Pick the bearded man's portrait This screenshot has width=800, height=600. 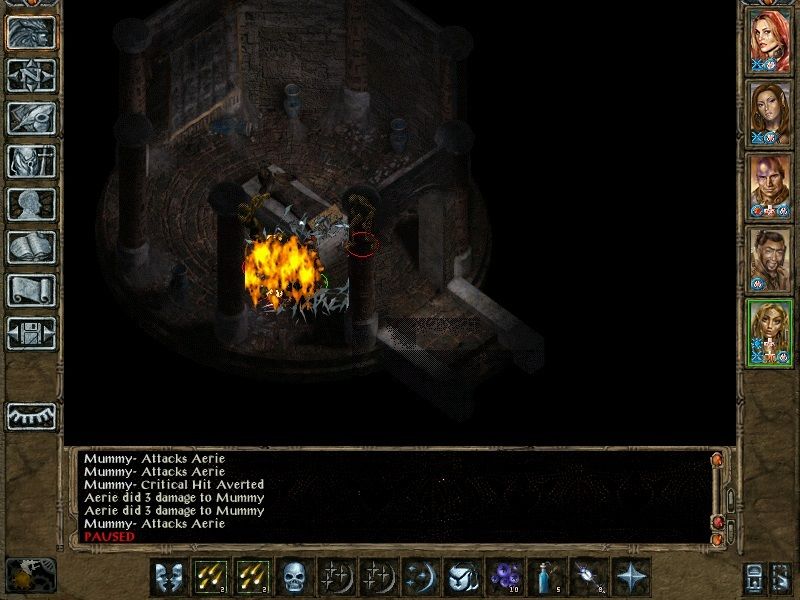click(x=769, y=259)
